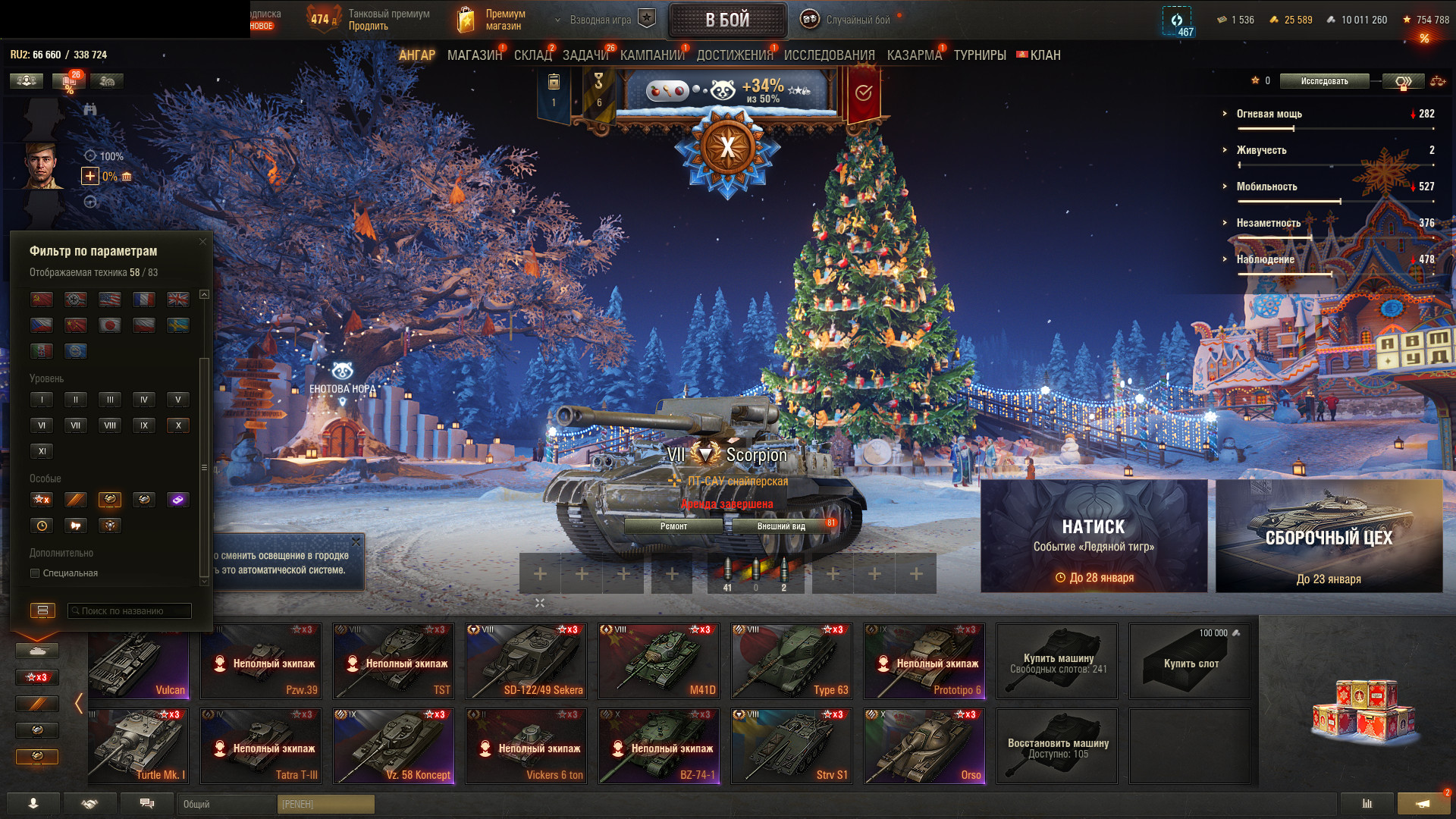Viewport: 1456px width, 819px height.
Task: Open the МАГАЗИН shop tab
Action: click(475, 55)
